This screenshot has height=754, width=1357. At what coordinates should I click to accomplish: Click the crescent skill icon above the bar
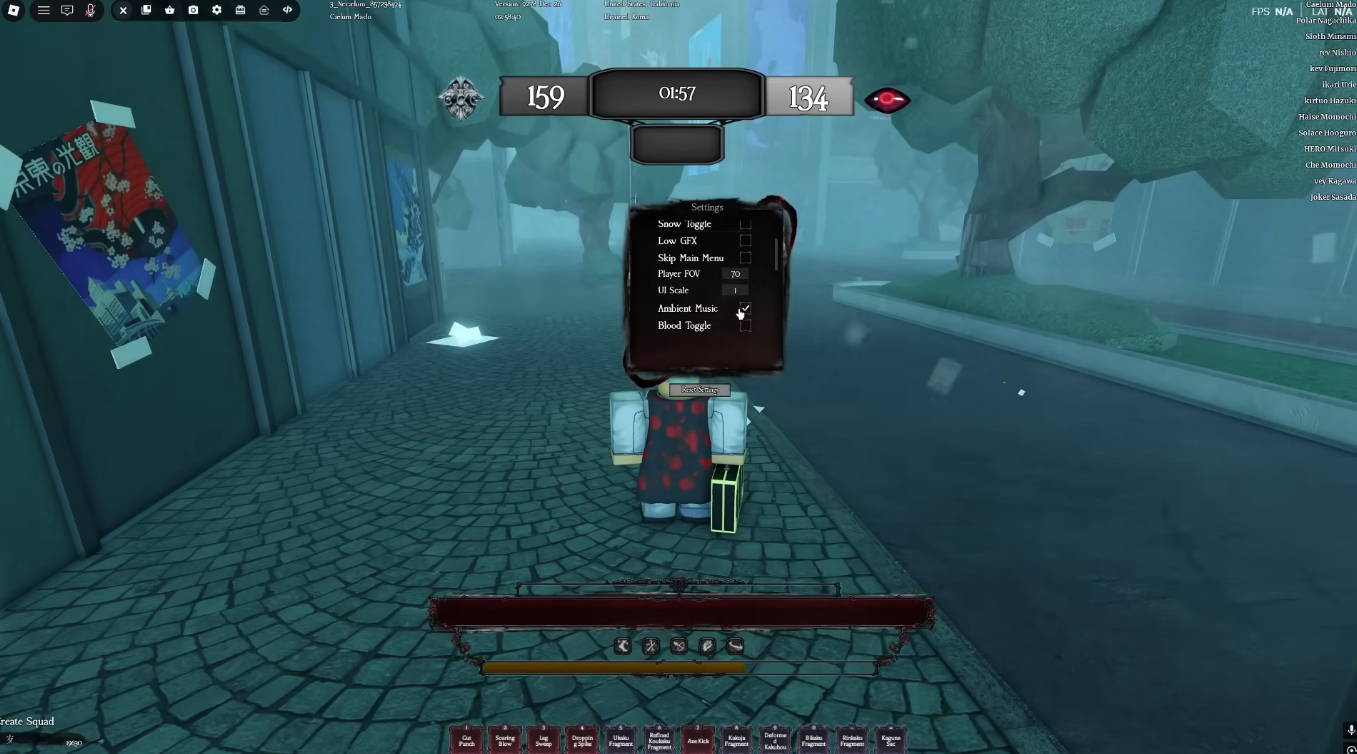coord(622,646)
